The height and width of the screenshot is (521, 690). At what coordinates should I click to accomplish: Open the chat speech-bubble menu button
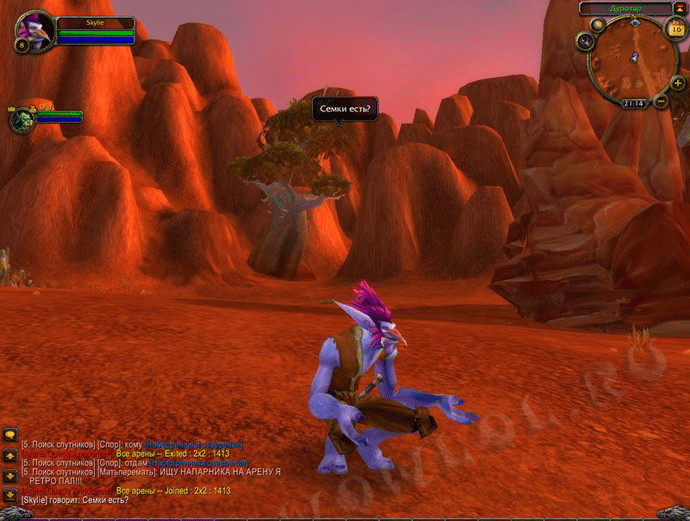[x=10, y=436]
